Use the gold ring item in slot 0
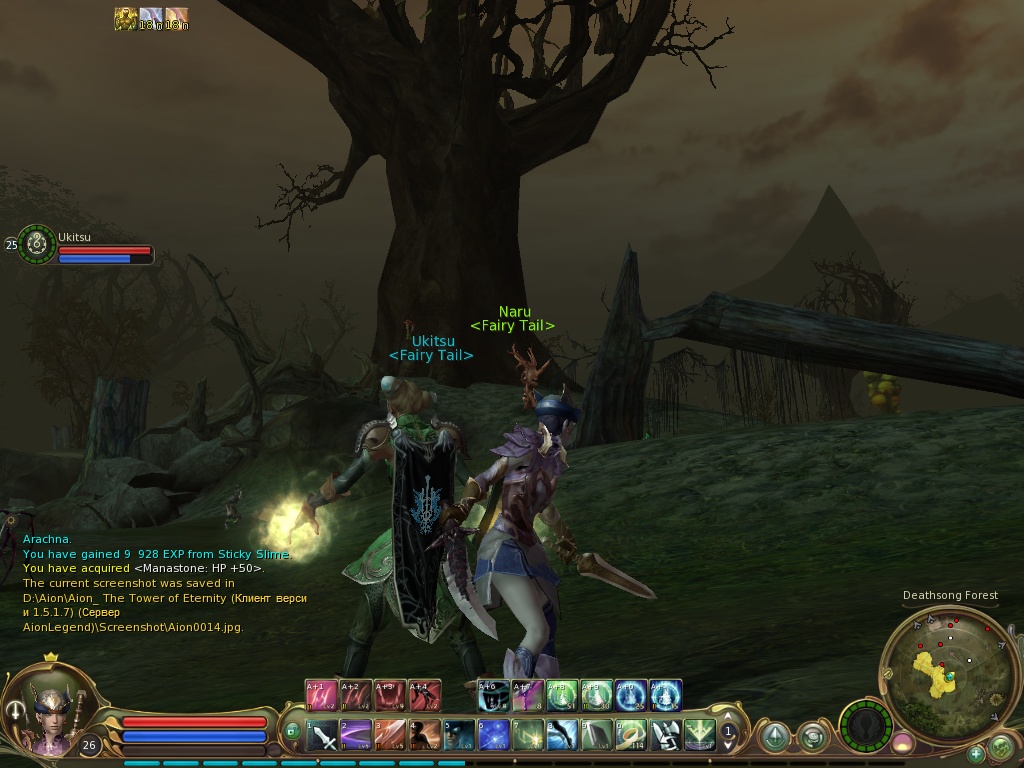The height and width of the screenshot is (768, 1024). pos(631,736)
